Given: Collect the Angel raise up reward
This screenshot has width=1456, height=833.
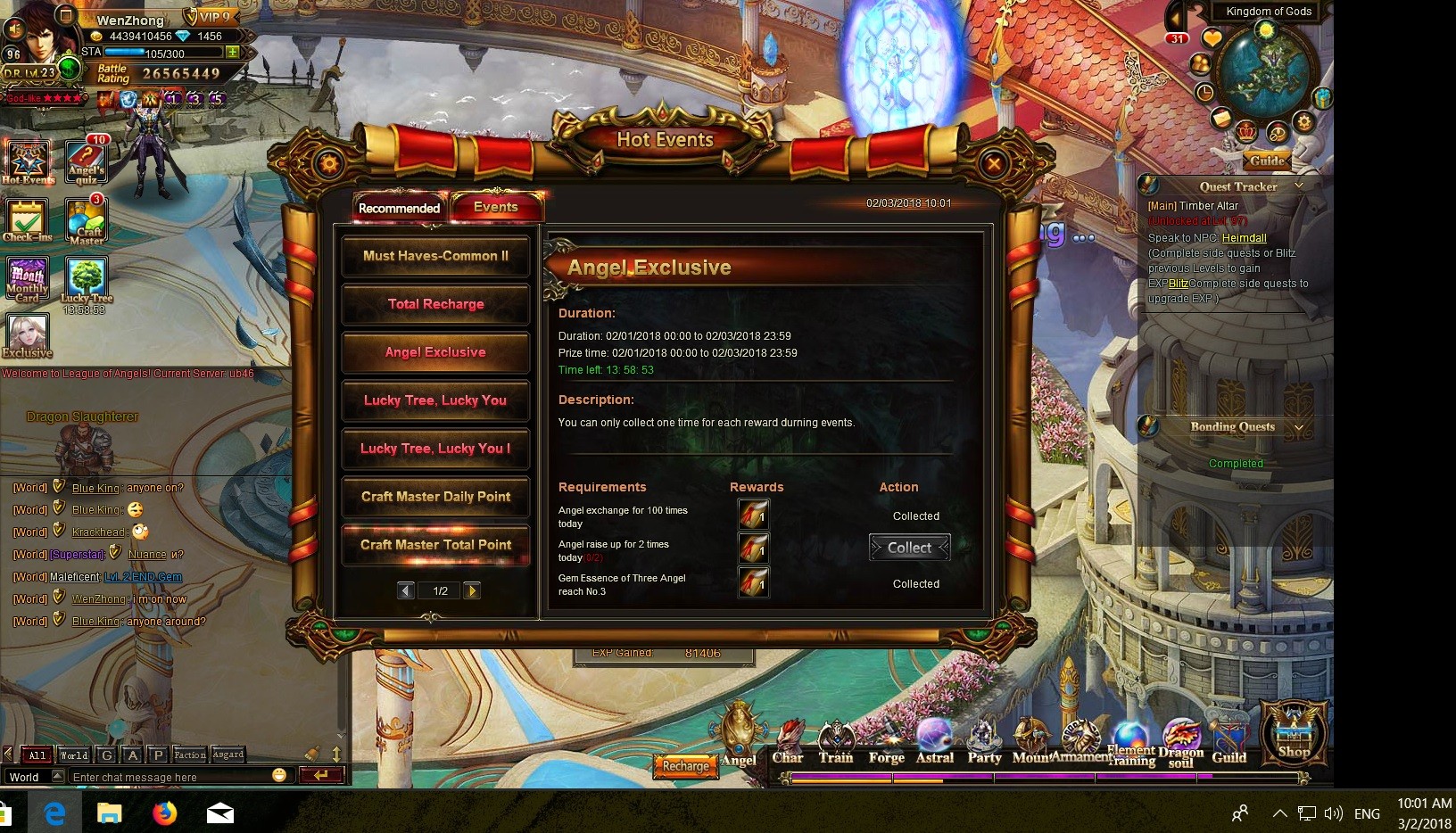Looking at the screenshot, I should (x=909, y=548).
